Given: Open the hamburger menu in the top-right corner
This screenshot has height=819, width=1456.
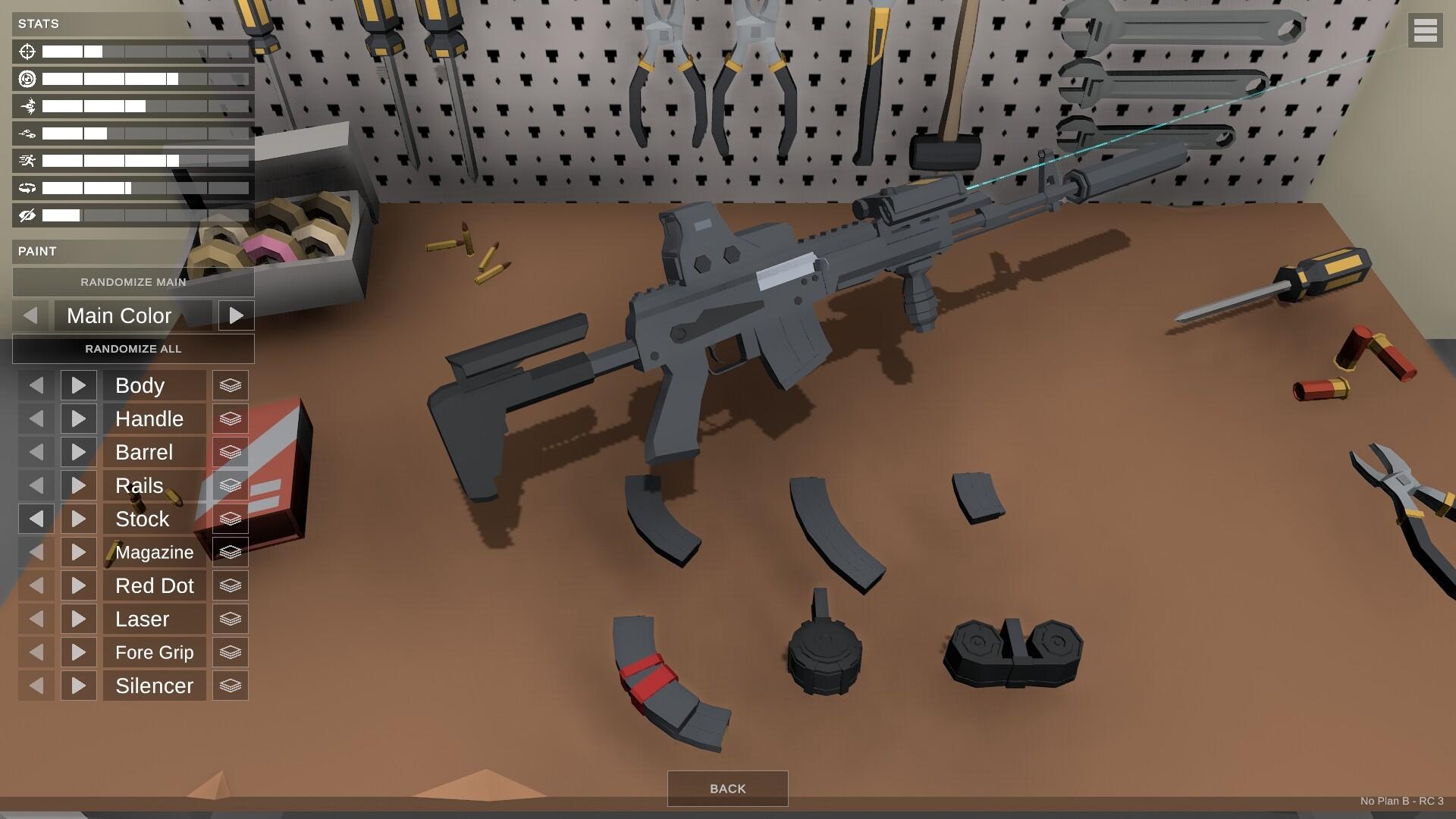Looking at the screenshot, I should tap(1426, 31).
